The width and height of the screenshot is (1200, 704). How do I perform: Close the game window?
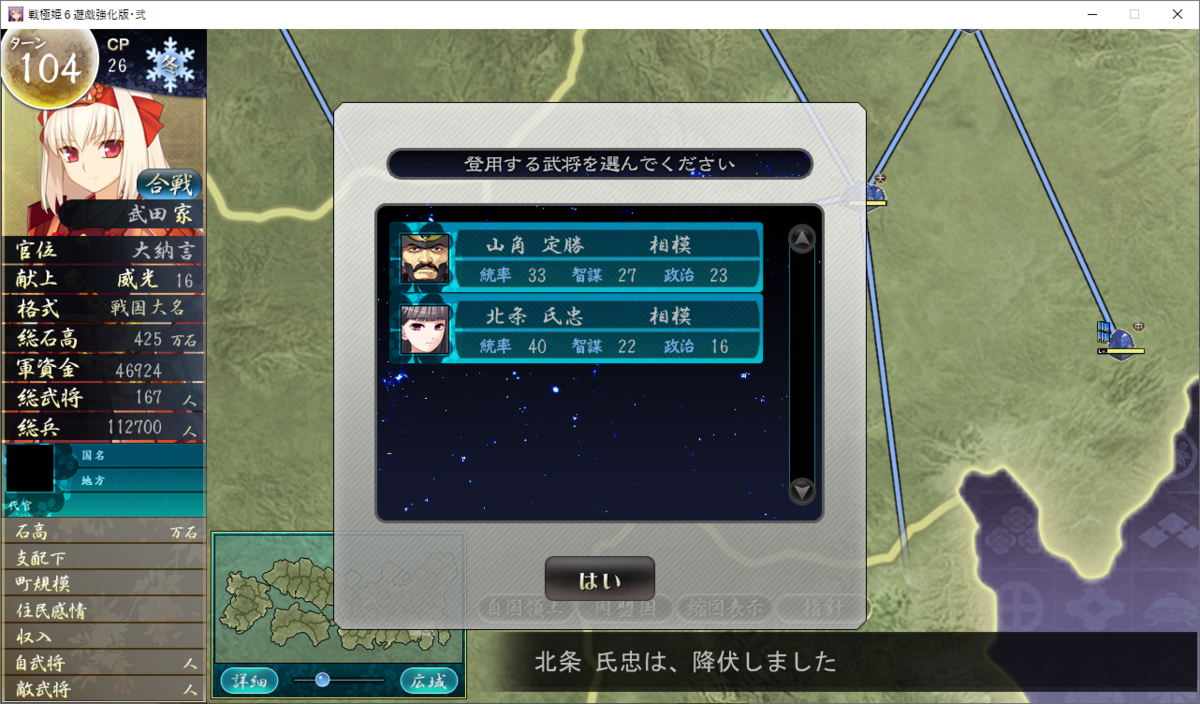[x=1175, y=14]
